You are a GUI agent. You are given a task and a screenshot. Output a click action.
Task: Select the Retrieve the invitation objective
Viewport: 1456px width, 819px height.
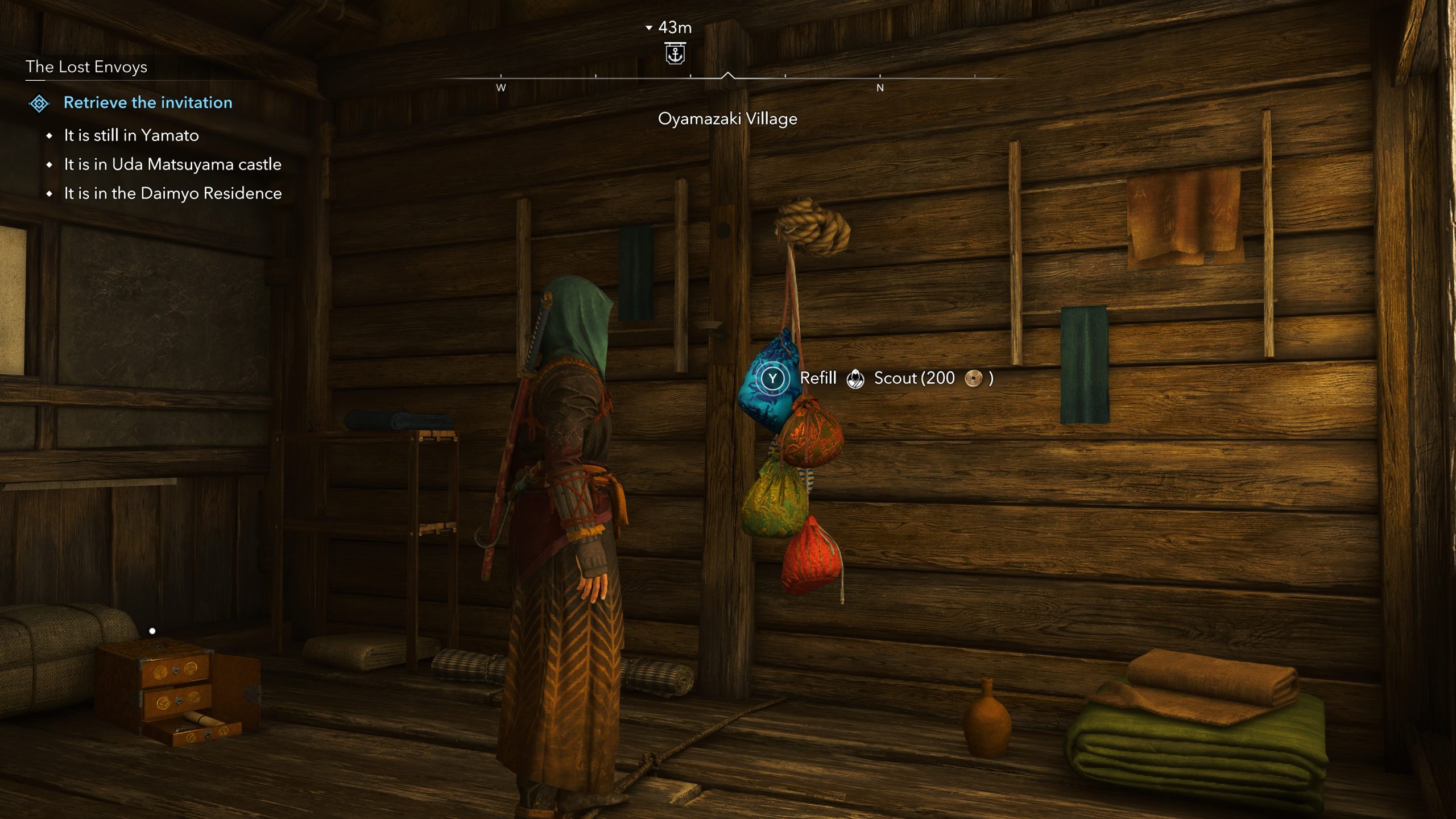click(148, 102)
